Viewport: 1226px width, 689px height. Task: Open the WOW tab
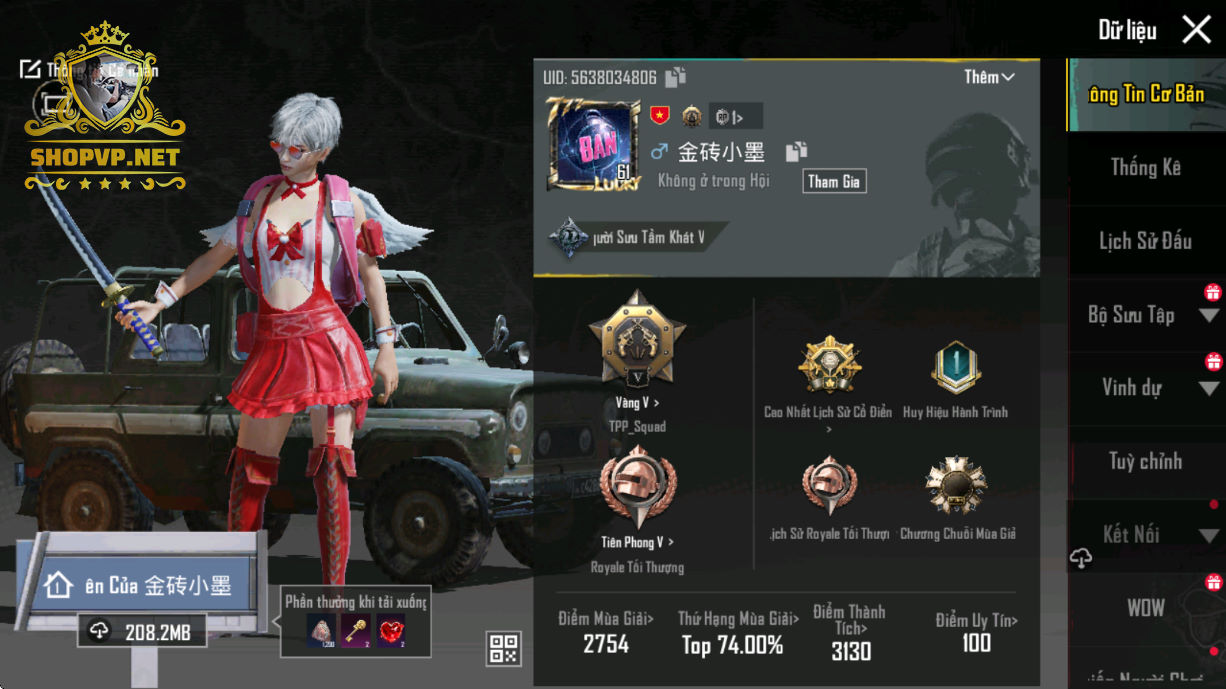1145,608
